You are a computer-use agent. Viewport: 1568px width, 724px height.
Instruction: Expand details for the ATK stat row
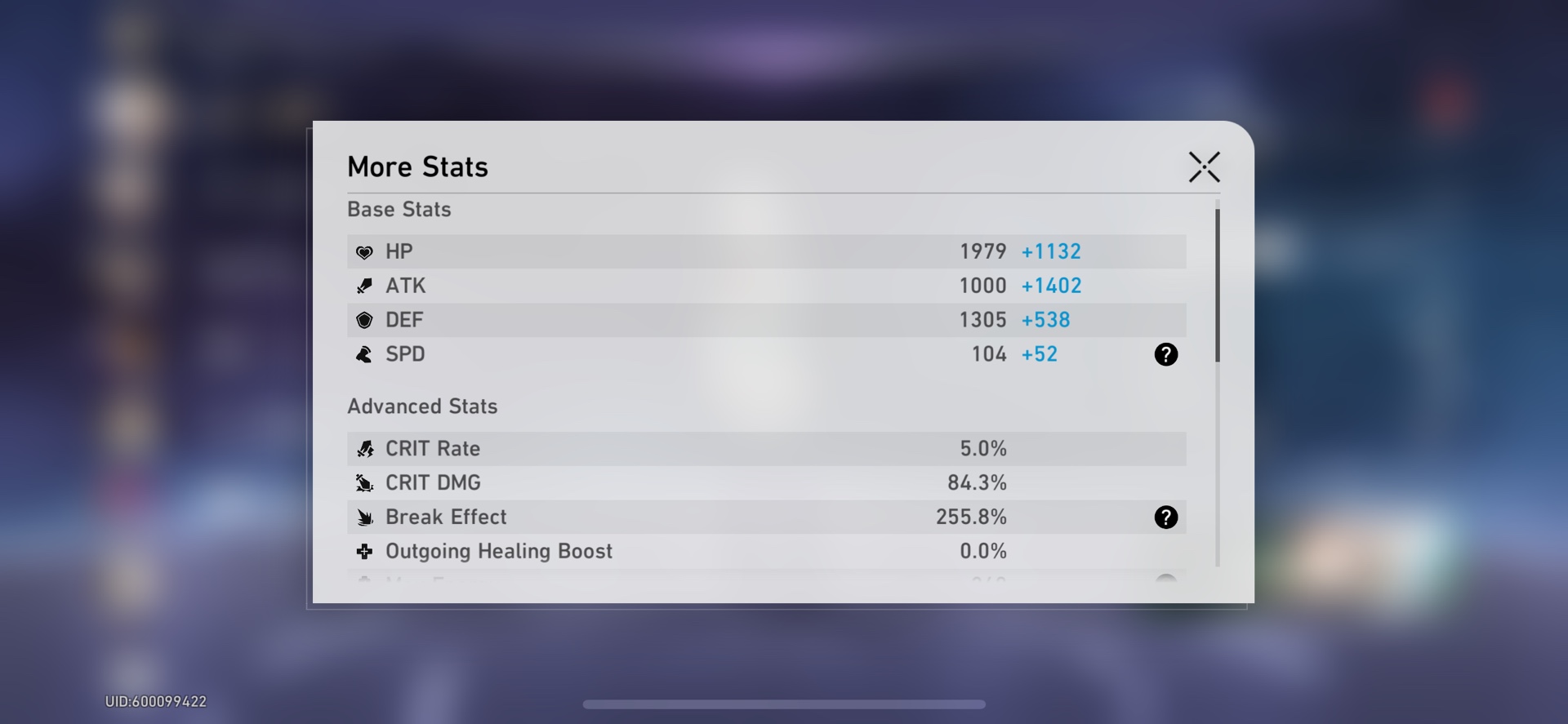tap(766, 286)
